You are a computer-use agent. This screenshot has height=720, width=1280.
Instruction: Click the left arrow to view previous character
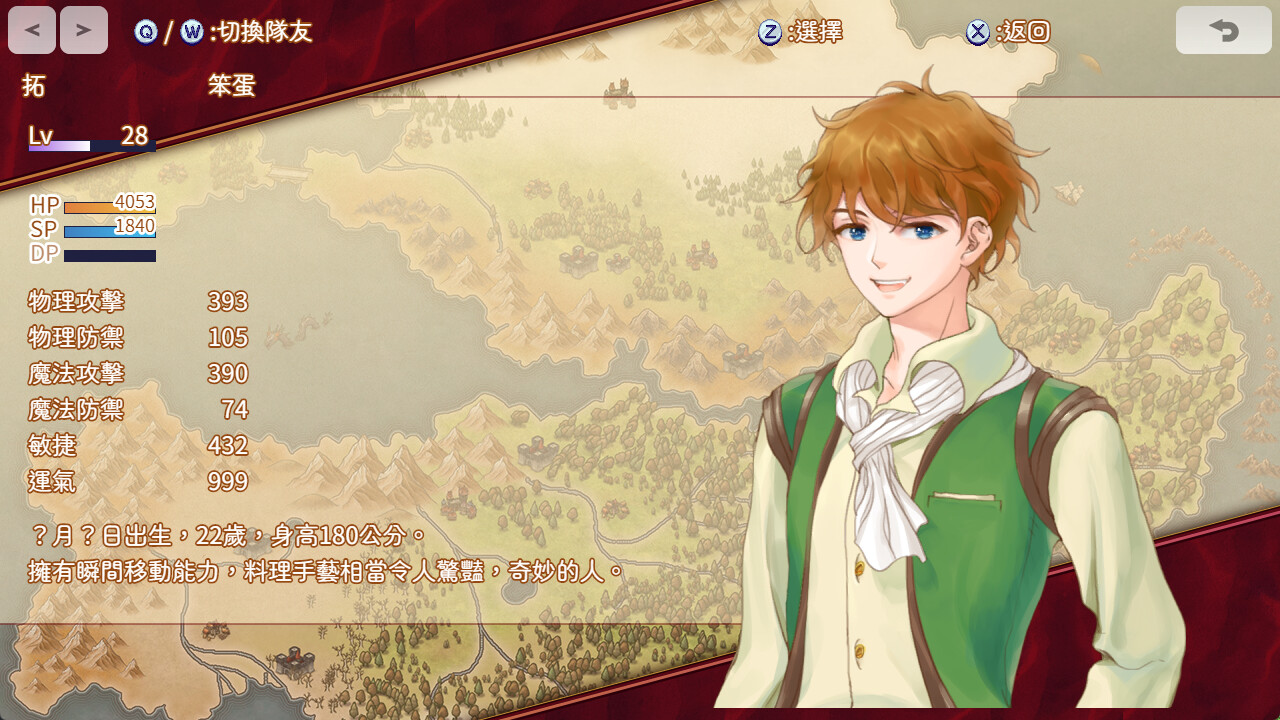[x=31, y=29]
